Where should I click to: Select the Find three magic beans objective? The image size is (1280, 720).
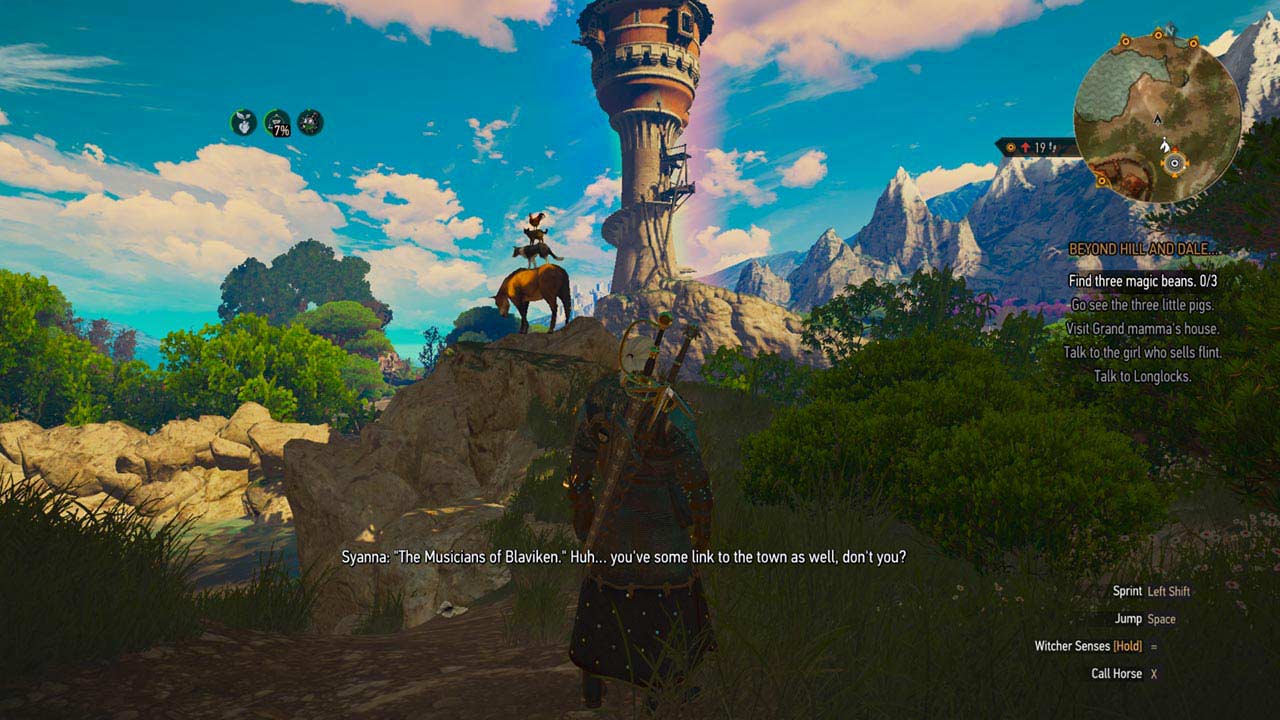tap(1143, 281)
